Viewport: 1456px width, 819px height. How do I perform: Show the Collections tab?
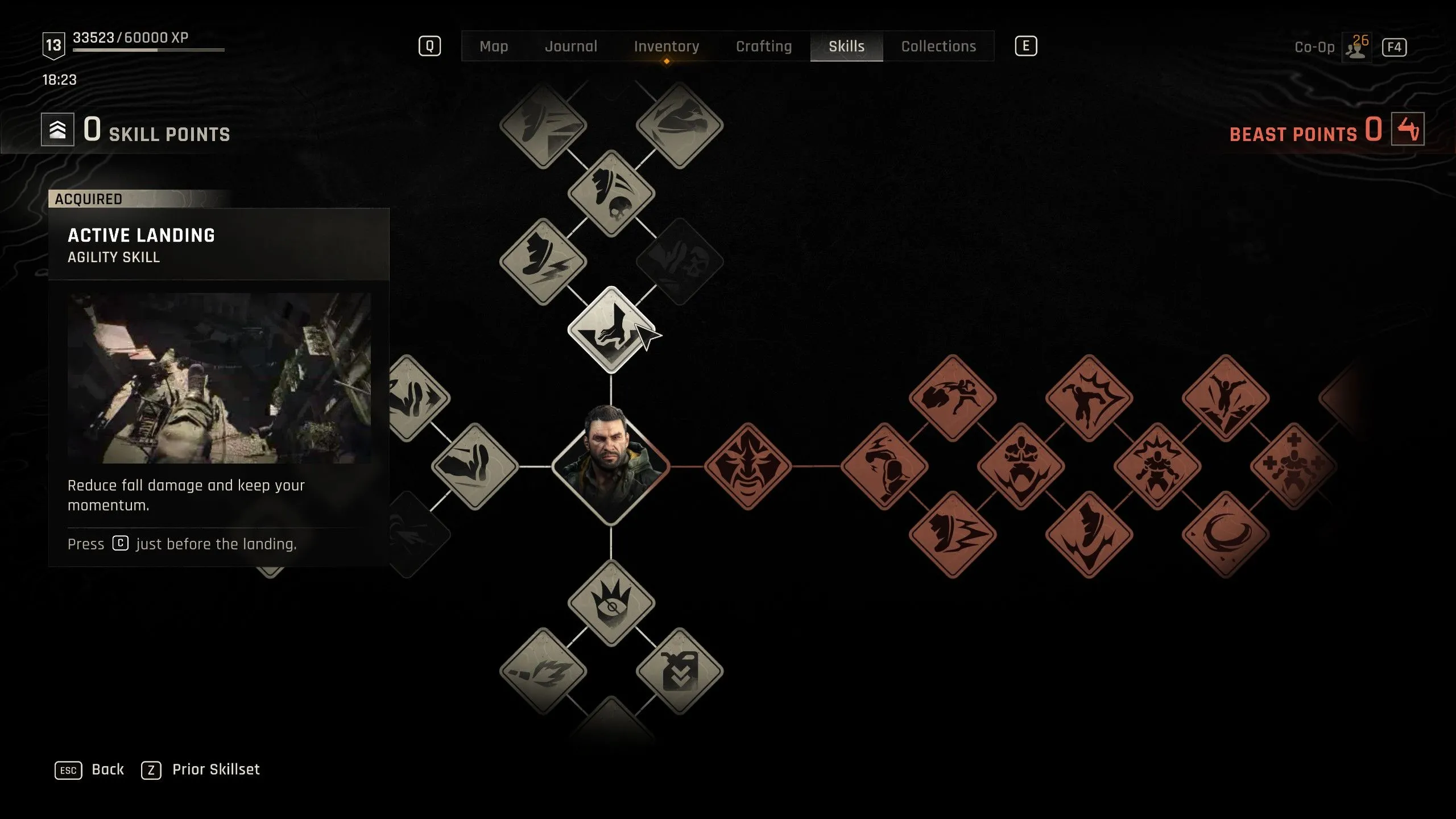(x=938, y=46)
